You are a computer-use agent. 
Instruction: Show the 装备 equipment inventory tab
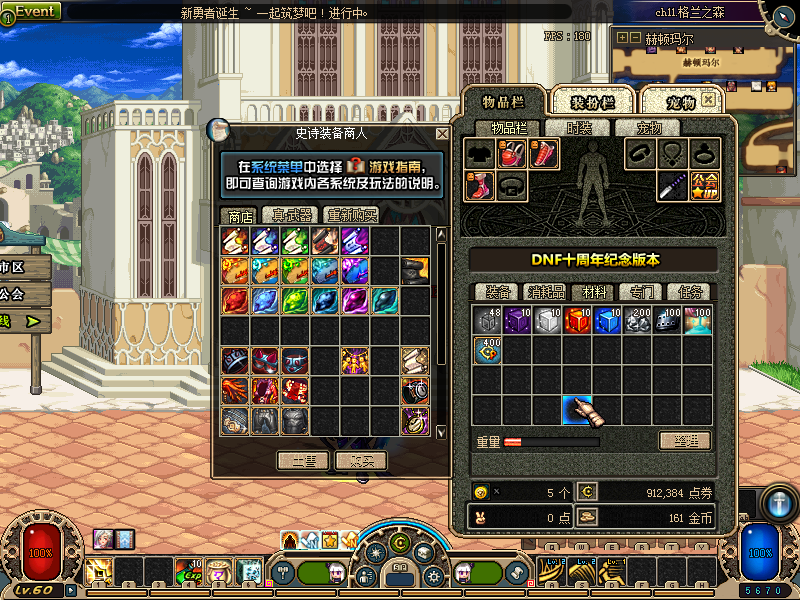click(x=498, y=292)
